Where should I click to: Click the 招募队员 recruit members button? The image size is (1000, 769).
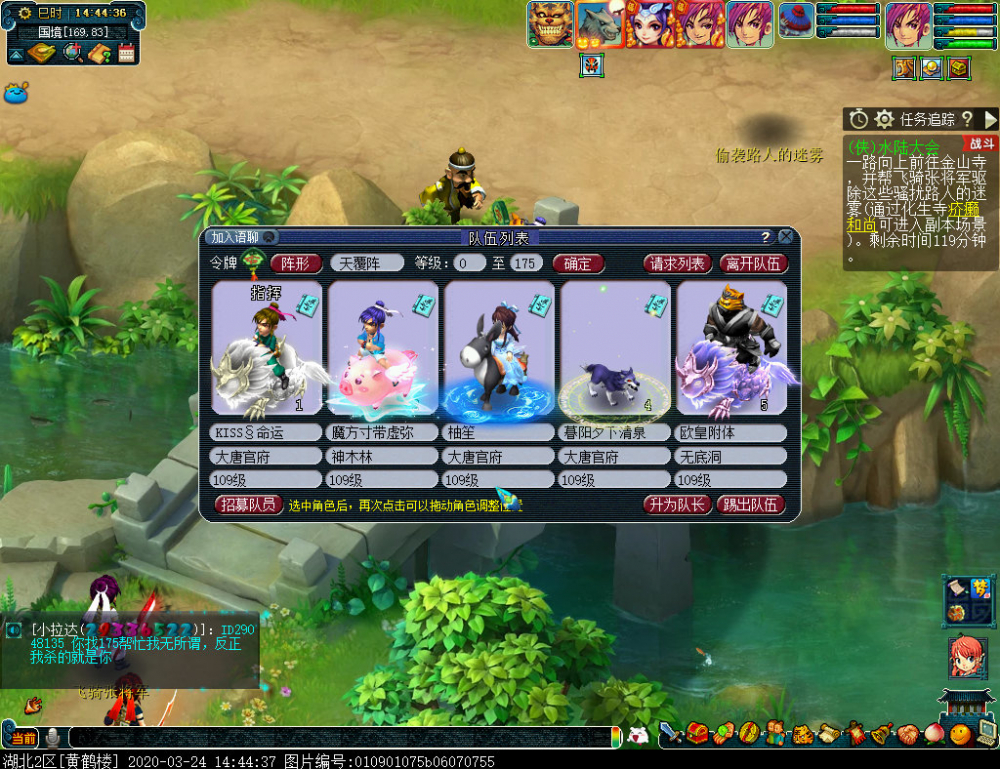pos(248,505)
